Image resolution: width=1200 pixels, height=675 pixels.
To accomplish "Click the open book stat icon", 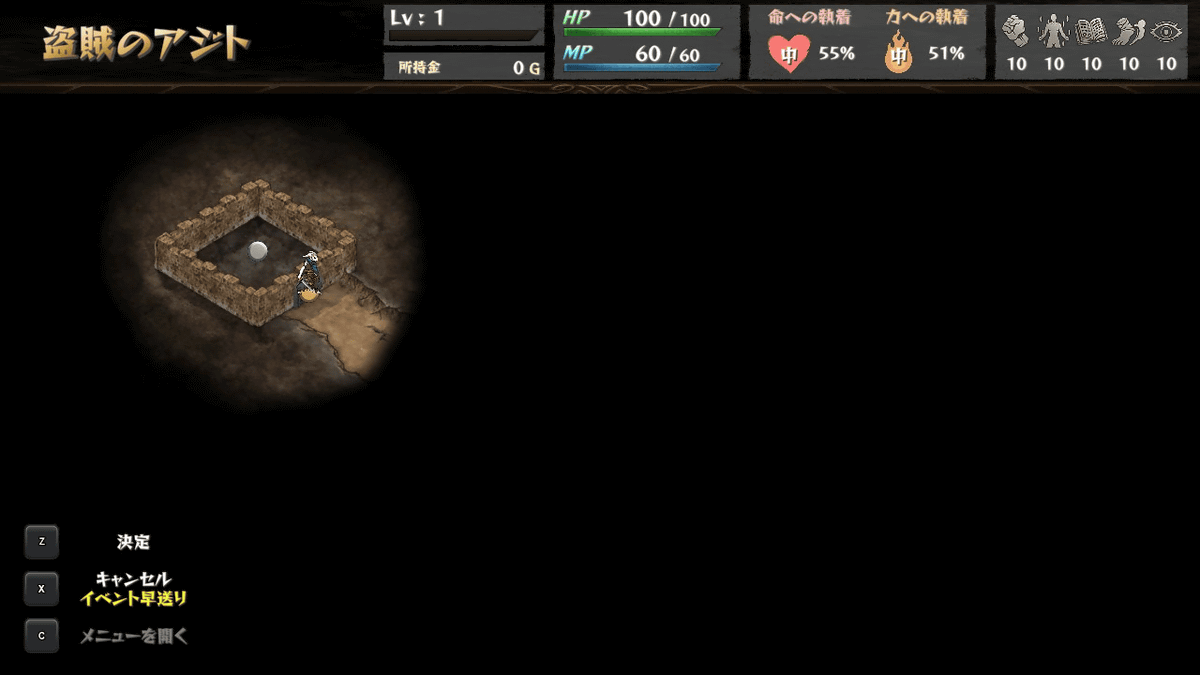I will [x=1091, y=33].
